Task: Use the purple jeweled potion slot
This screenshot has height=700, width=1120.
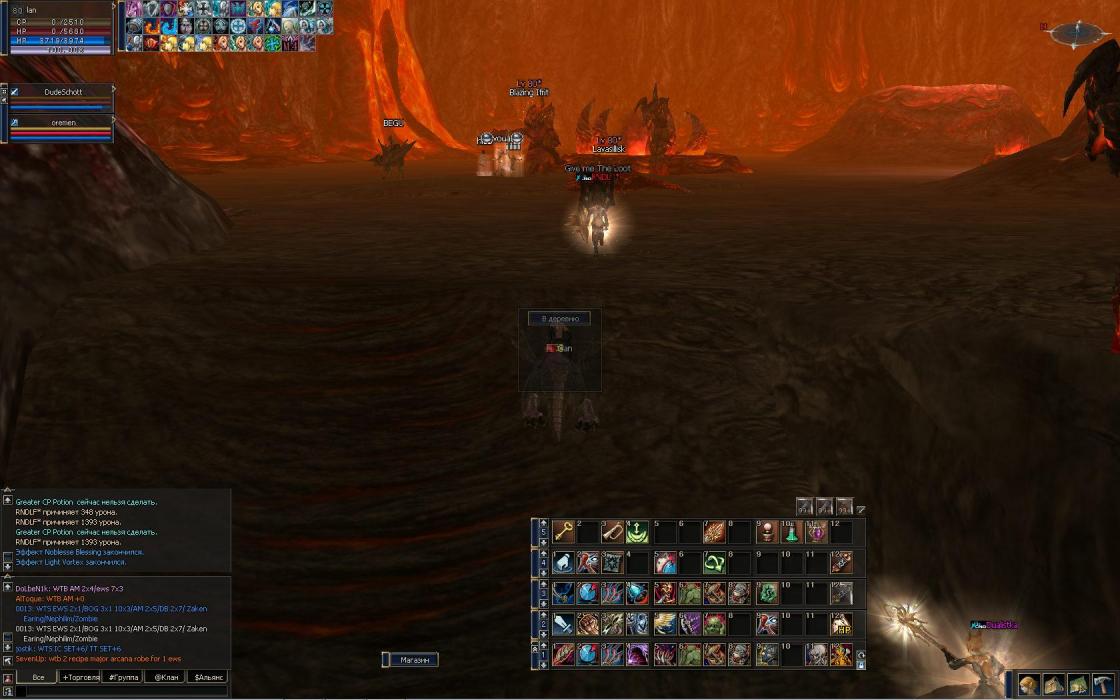Action: click(x=816, y=531)
